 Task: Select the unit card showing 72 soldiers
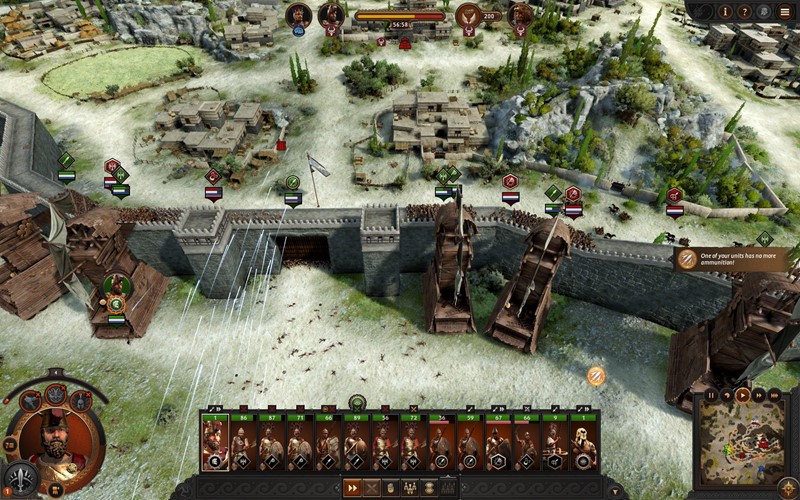pyautogui.click(x=414, y=442)
